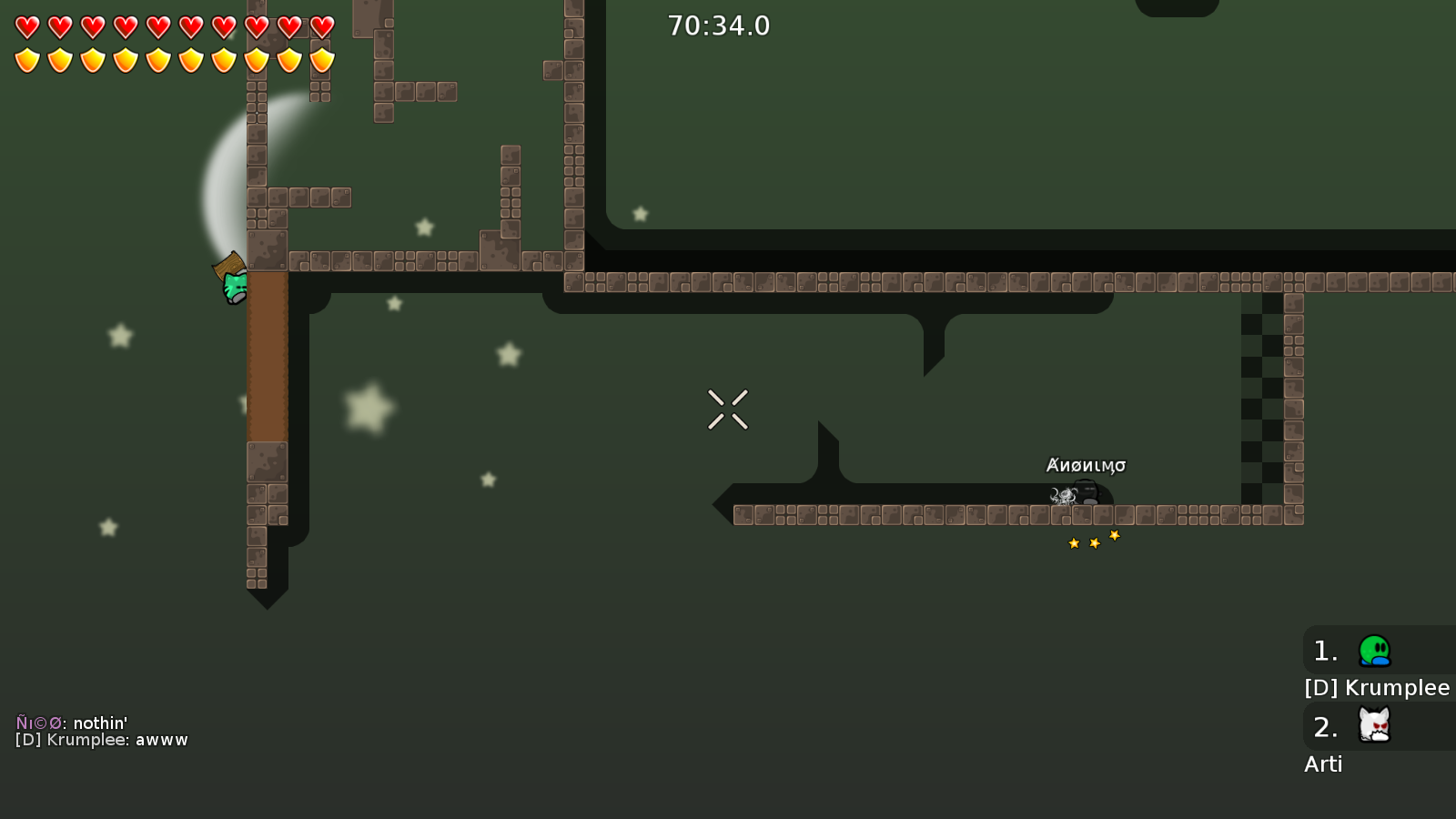Open the leaderboard entry for [D] Krumplee
1456x819 pixels.
[x=1376, y=688]
